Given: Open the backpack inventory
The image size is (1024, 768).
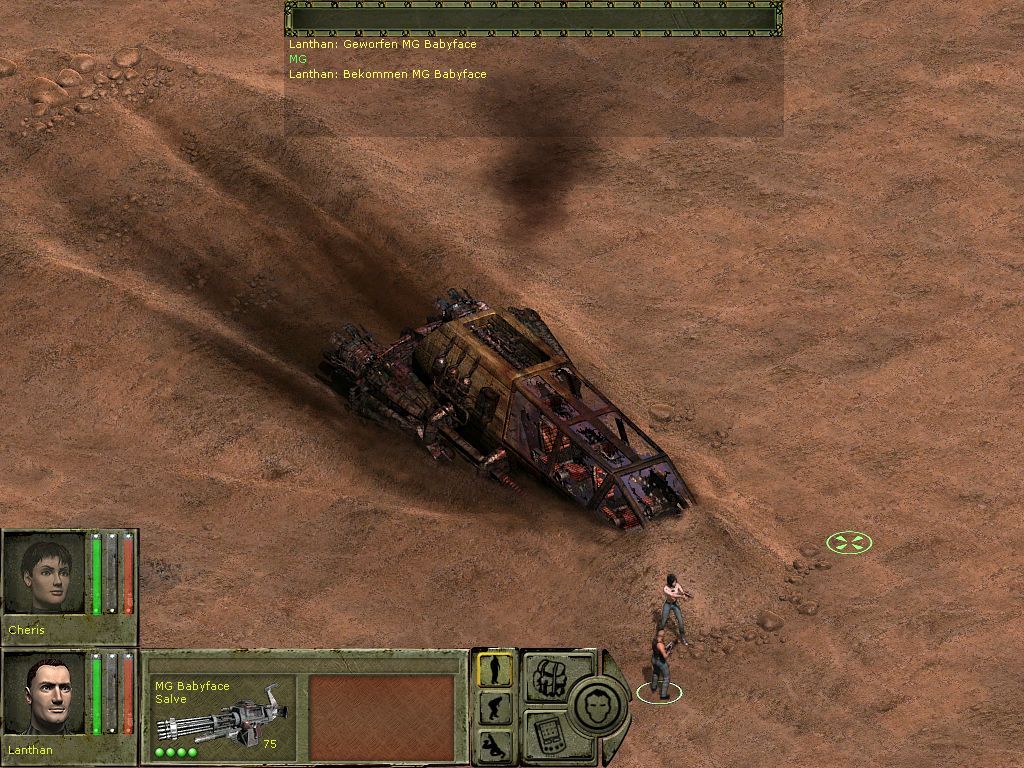Looking at the screenshot, I should pyautogui.click(x=546, y=677).
